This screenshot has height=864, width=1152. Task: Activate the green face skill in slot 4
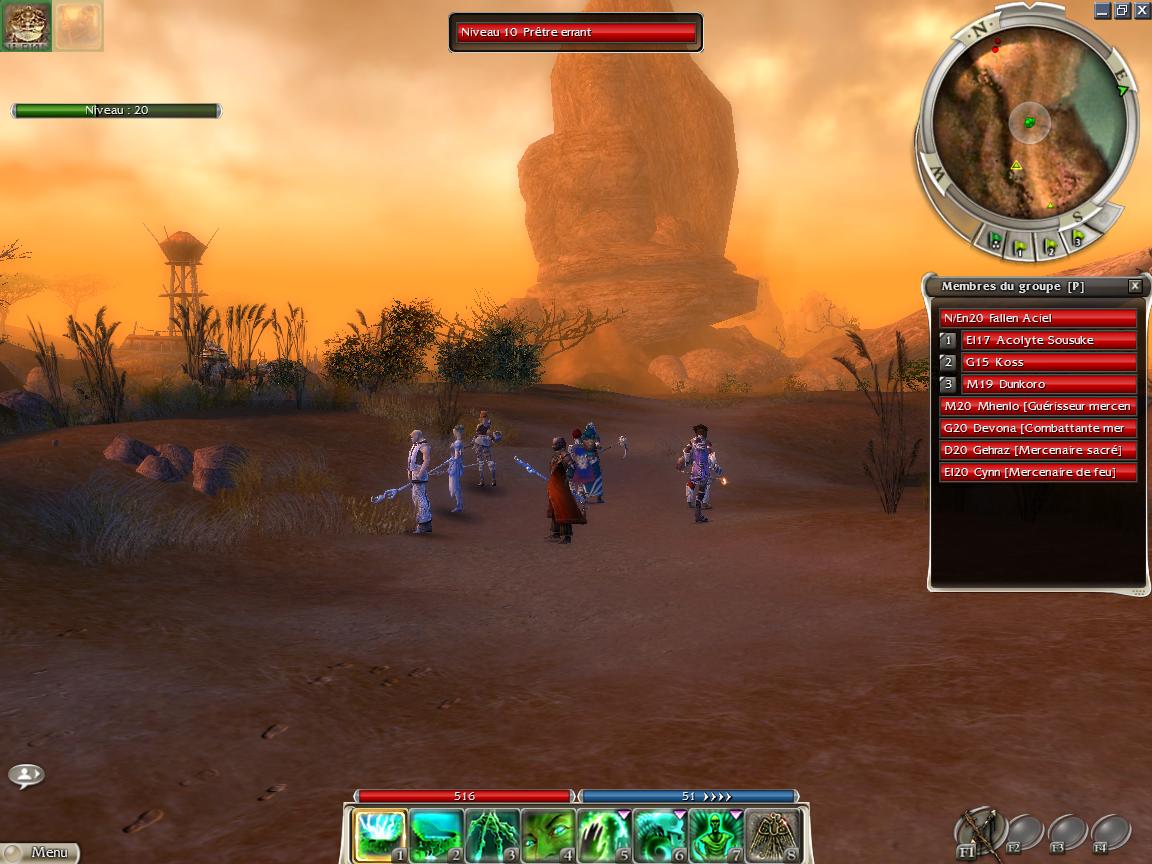click(548, 835)
